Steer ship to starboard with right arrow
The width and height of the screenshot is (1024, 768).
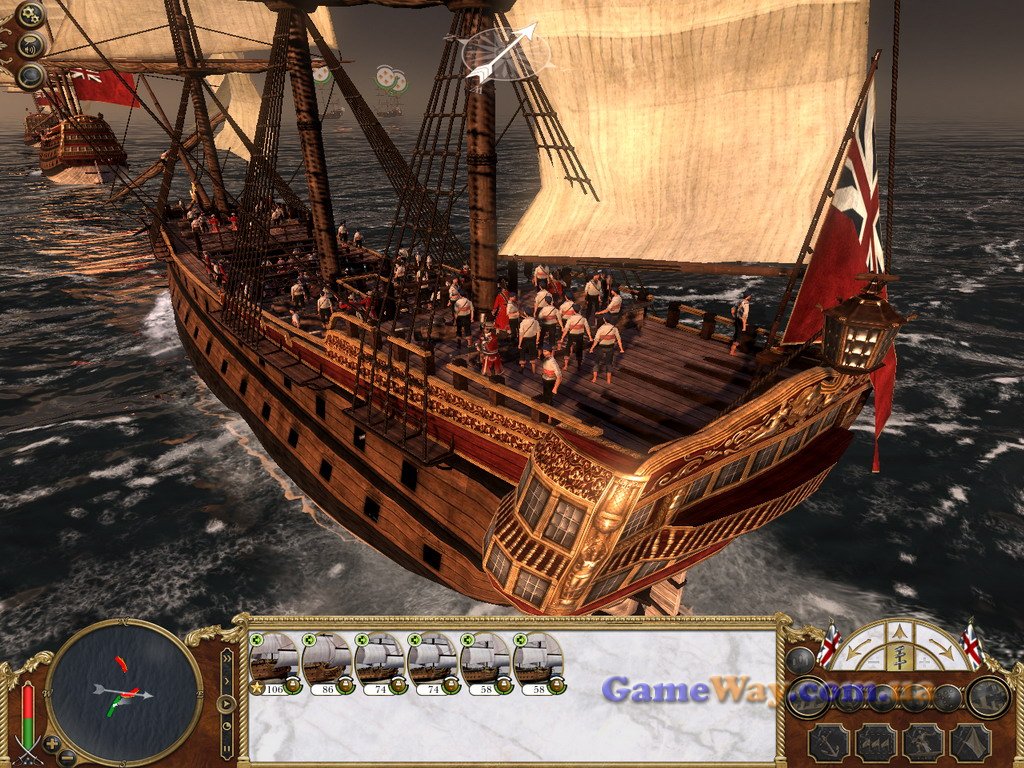[942, 651]
